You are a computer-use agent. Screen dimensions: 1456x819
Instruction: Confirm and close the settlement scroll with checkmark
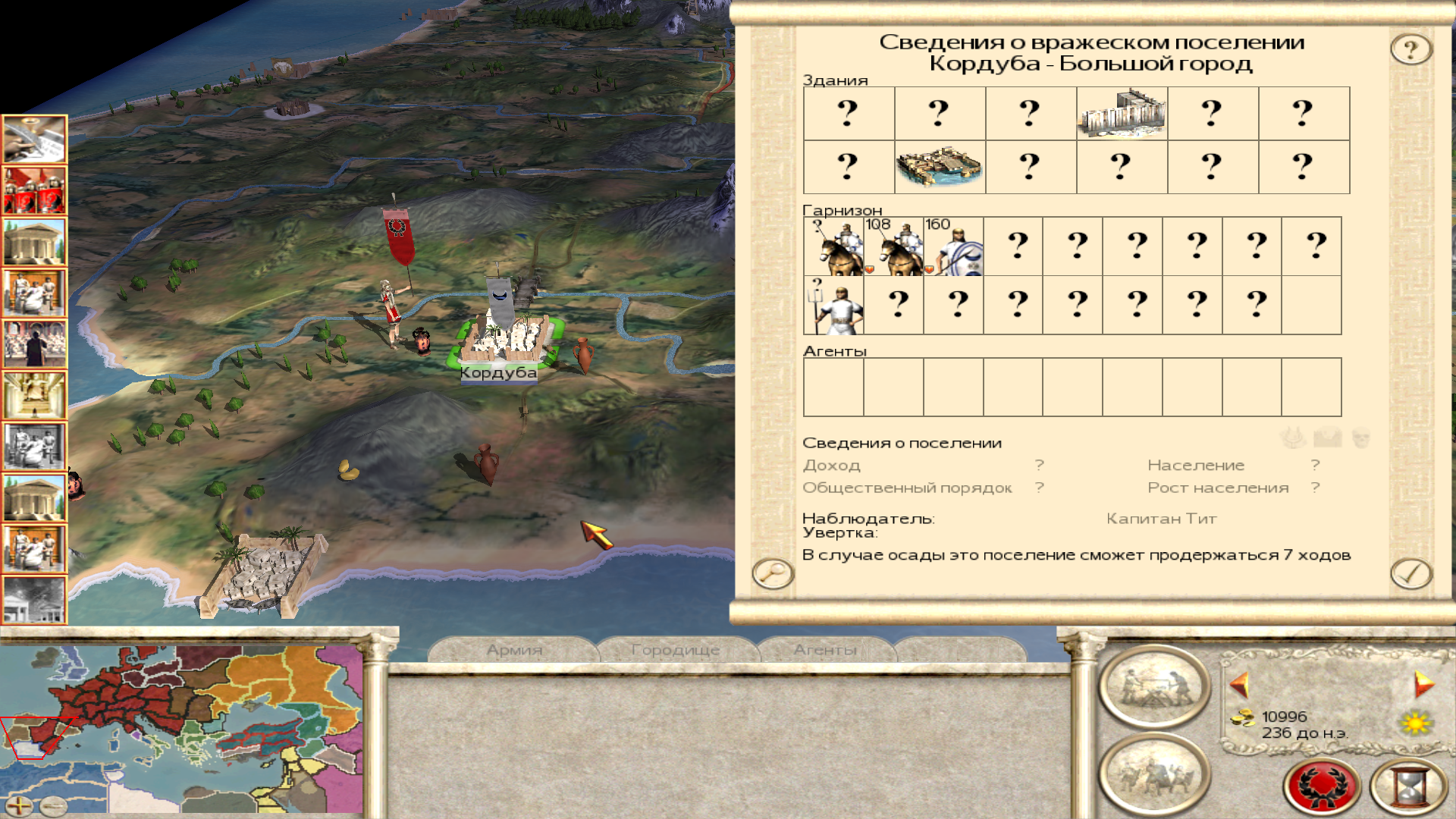tap(1410, 574)
